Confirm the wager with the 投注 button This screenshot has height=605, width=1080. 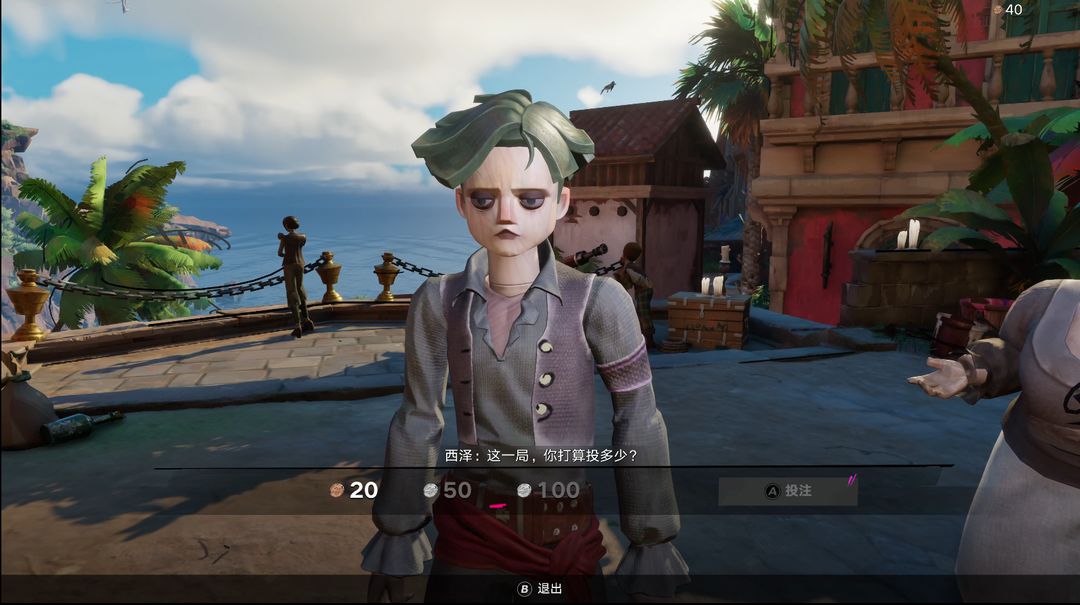pos(788,491)
